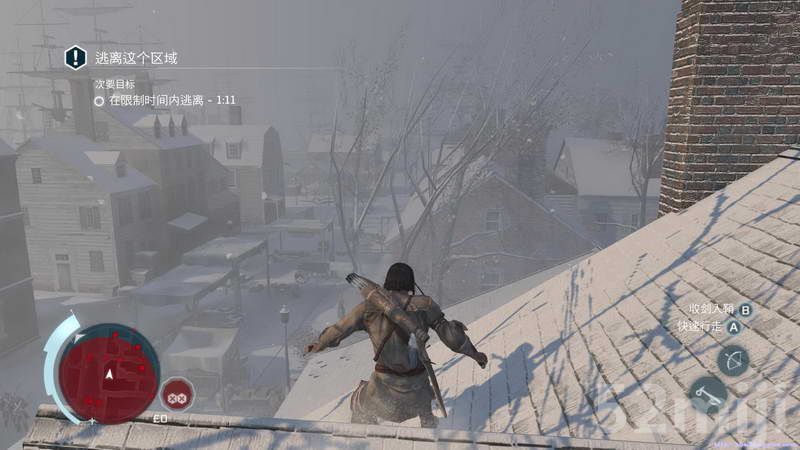Select the bow weapon icon
This screenshot has height=450, width=800.
[x=733, y=360]
